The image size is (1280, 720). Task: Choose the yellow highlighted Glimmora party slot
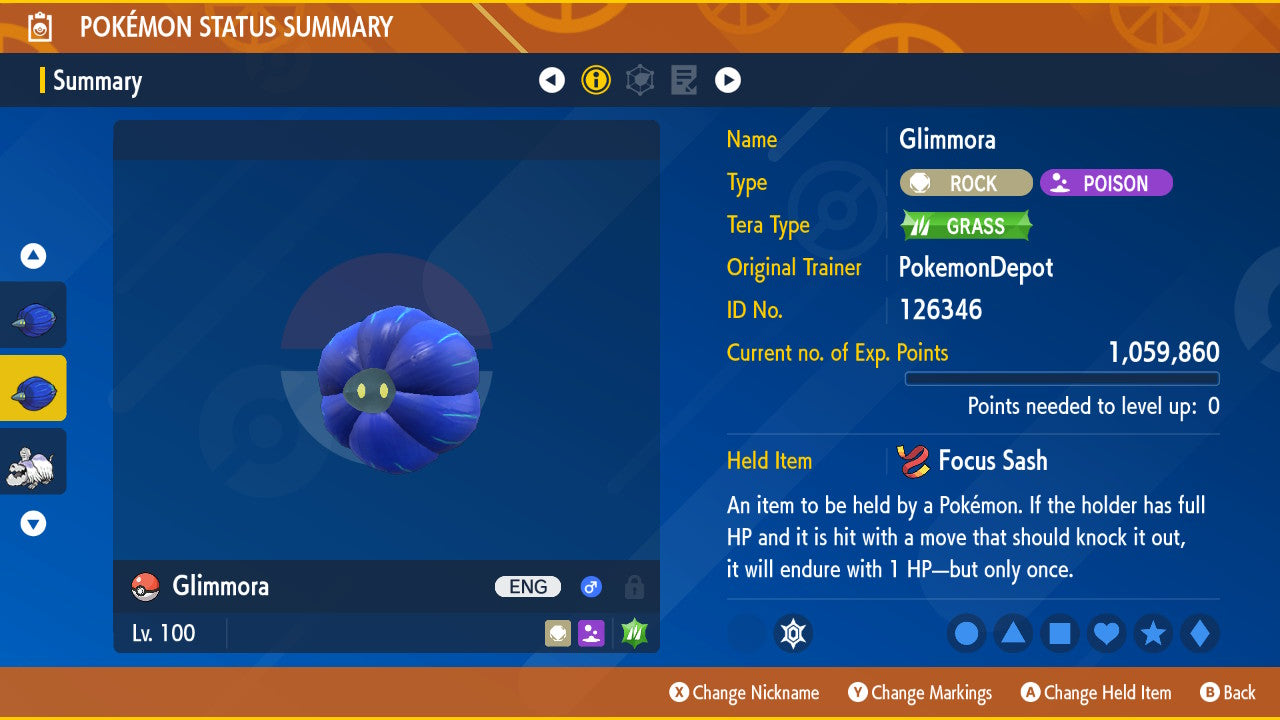coord(34,388)
